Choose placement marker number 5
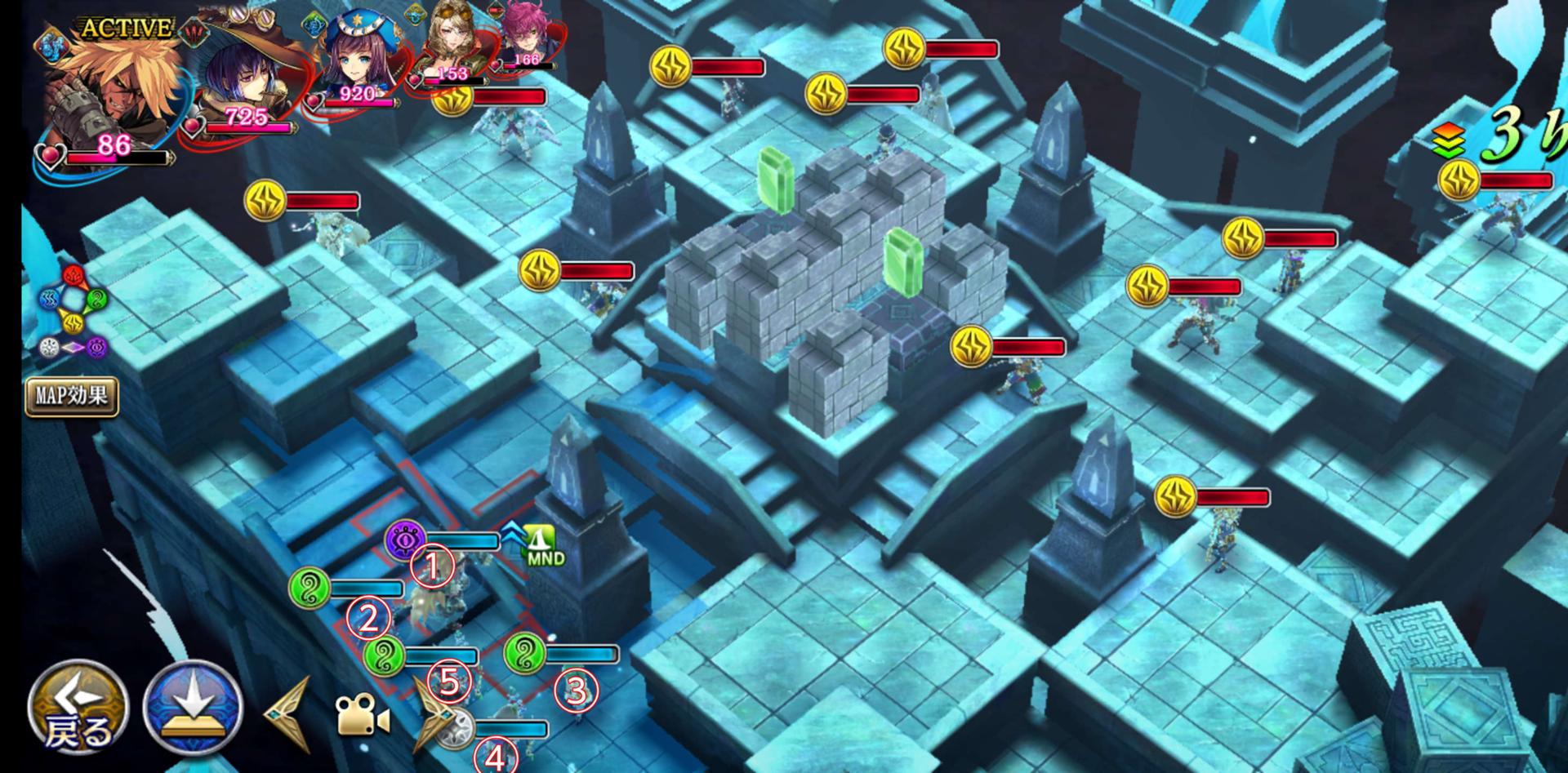The height and width of the screenshot is (773, 1568). [450, 680]
